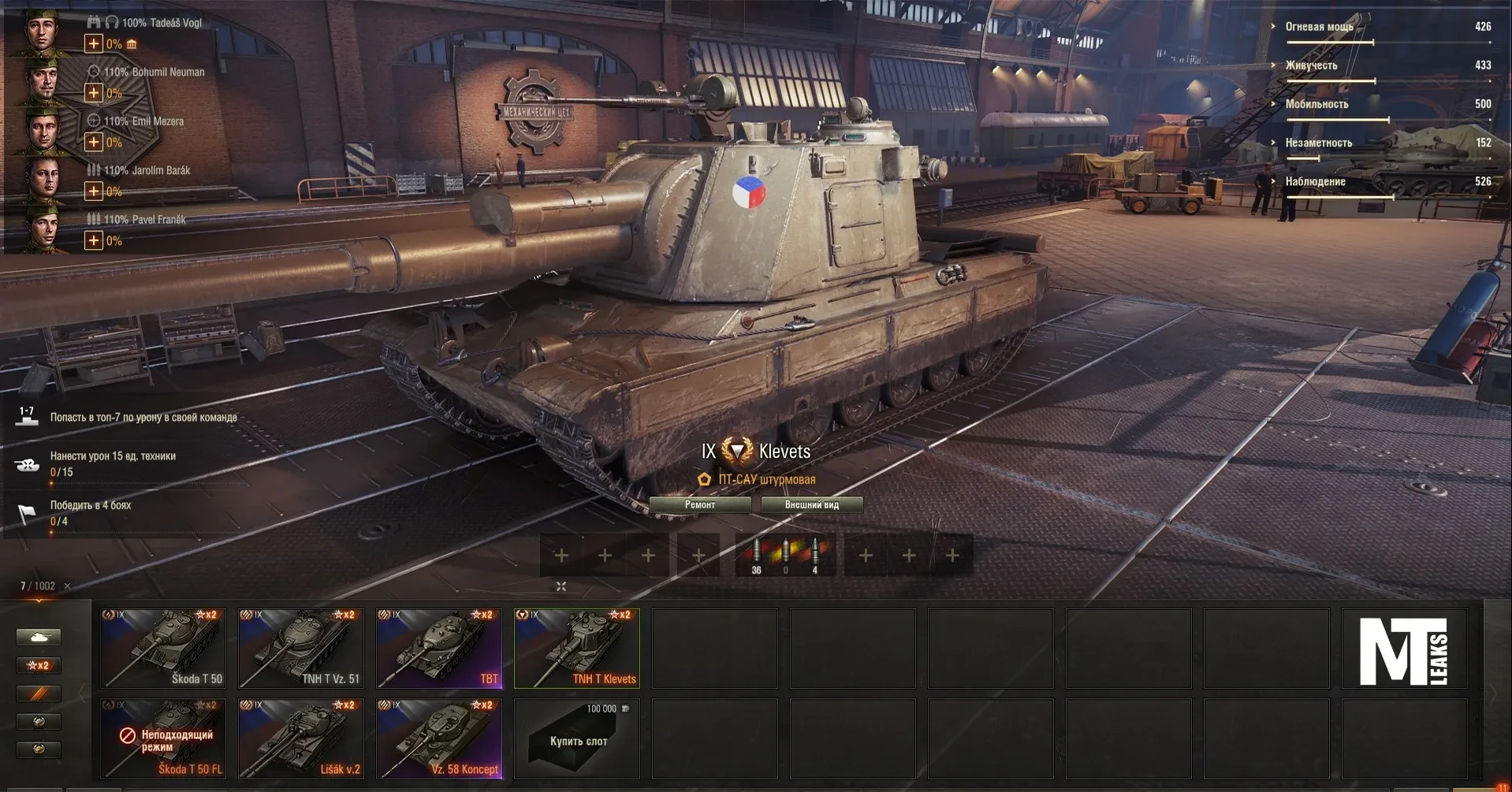Buy a new slot via Купить слот
This screenshot has height=792, width=1512.
point(577,739)
